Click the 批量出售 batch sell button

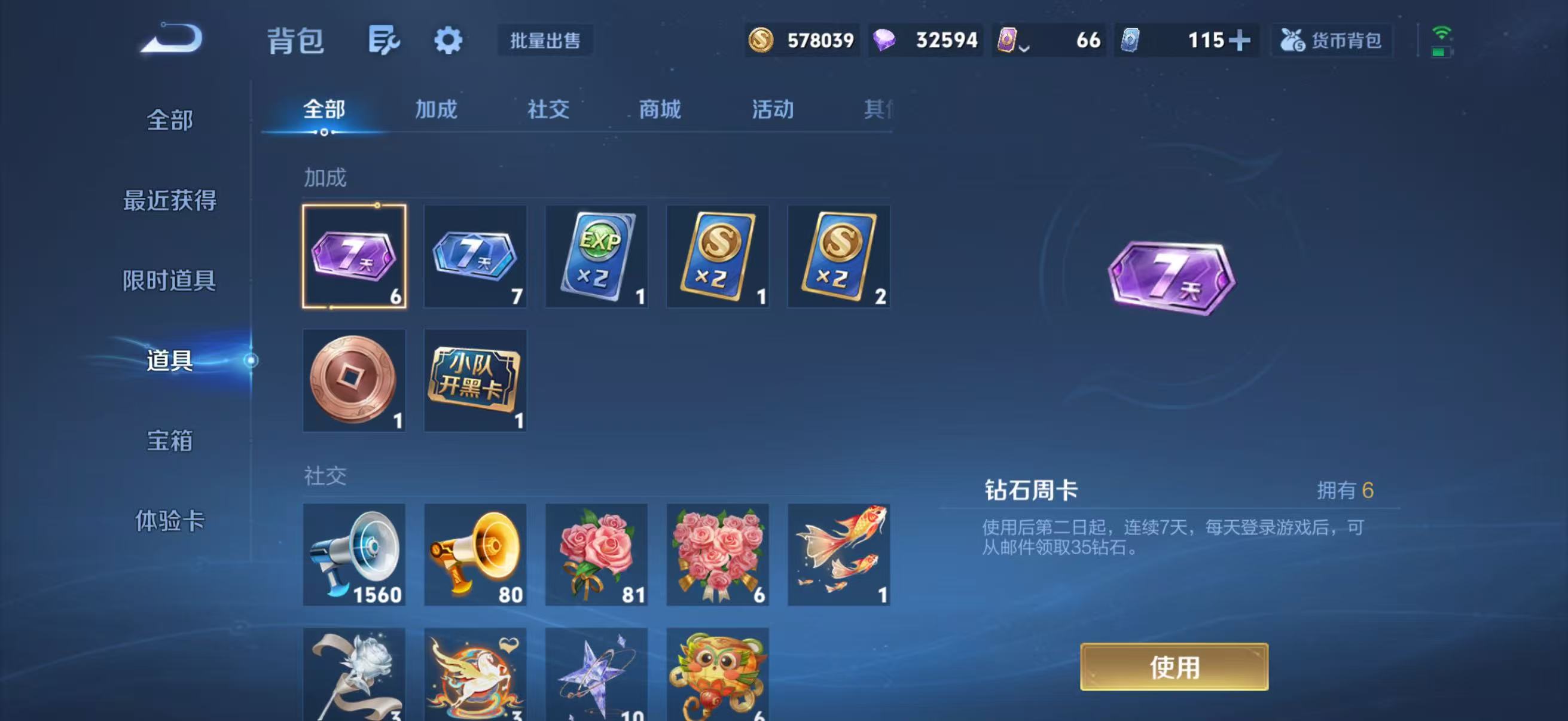tap(545, 41)
